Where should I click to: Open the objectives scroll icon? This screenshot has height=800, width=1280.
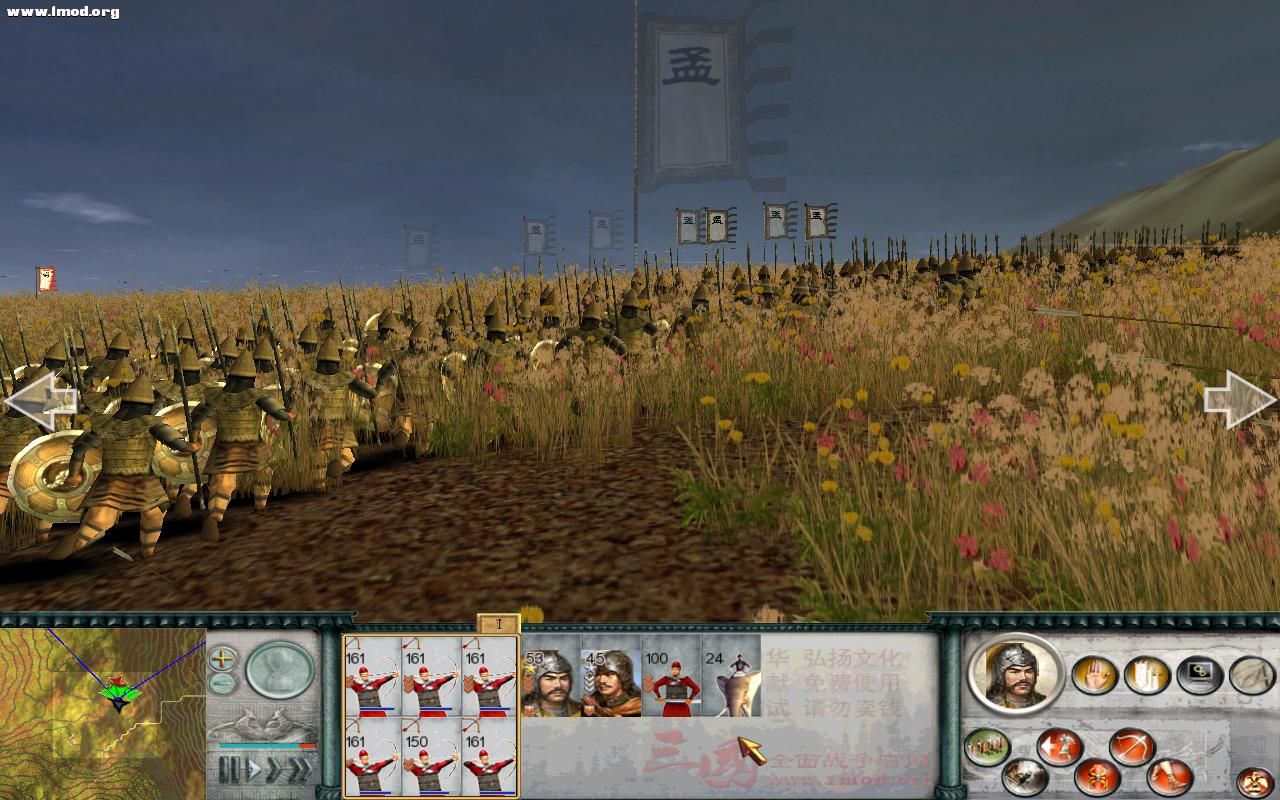(x=1253, y=675)
